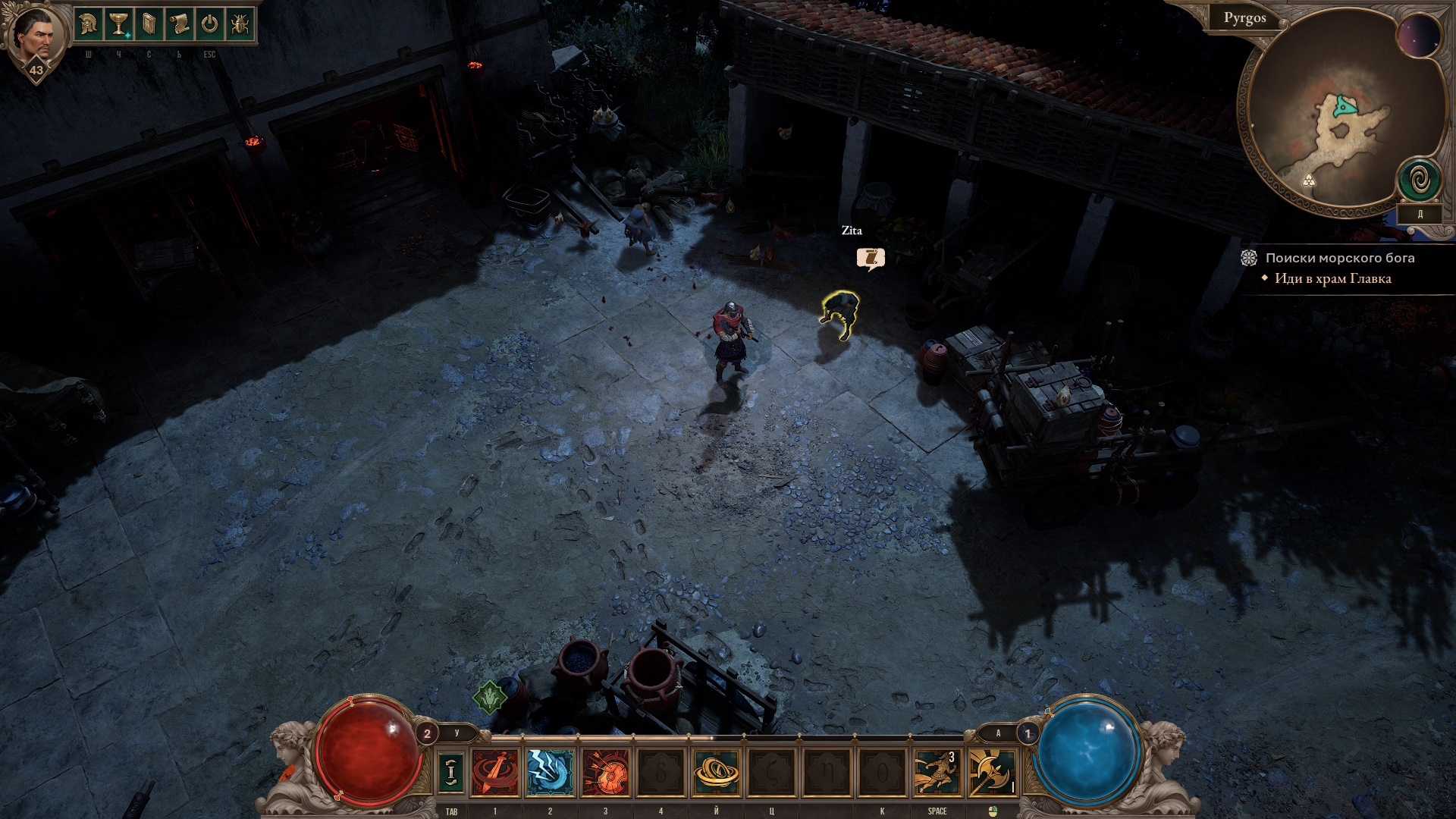The image size is (1456, 819).
Task: Use the blue lightning skill
Action: point(551,772)
